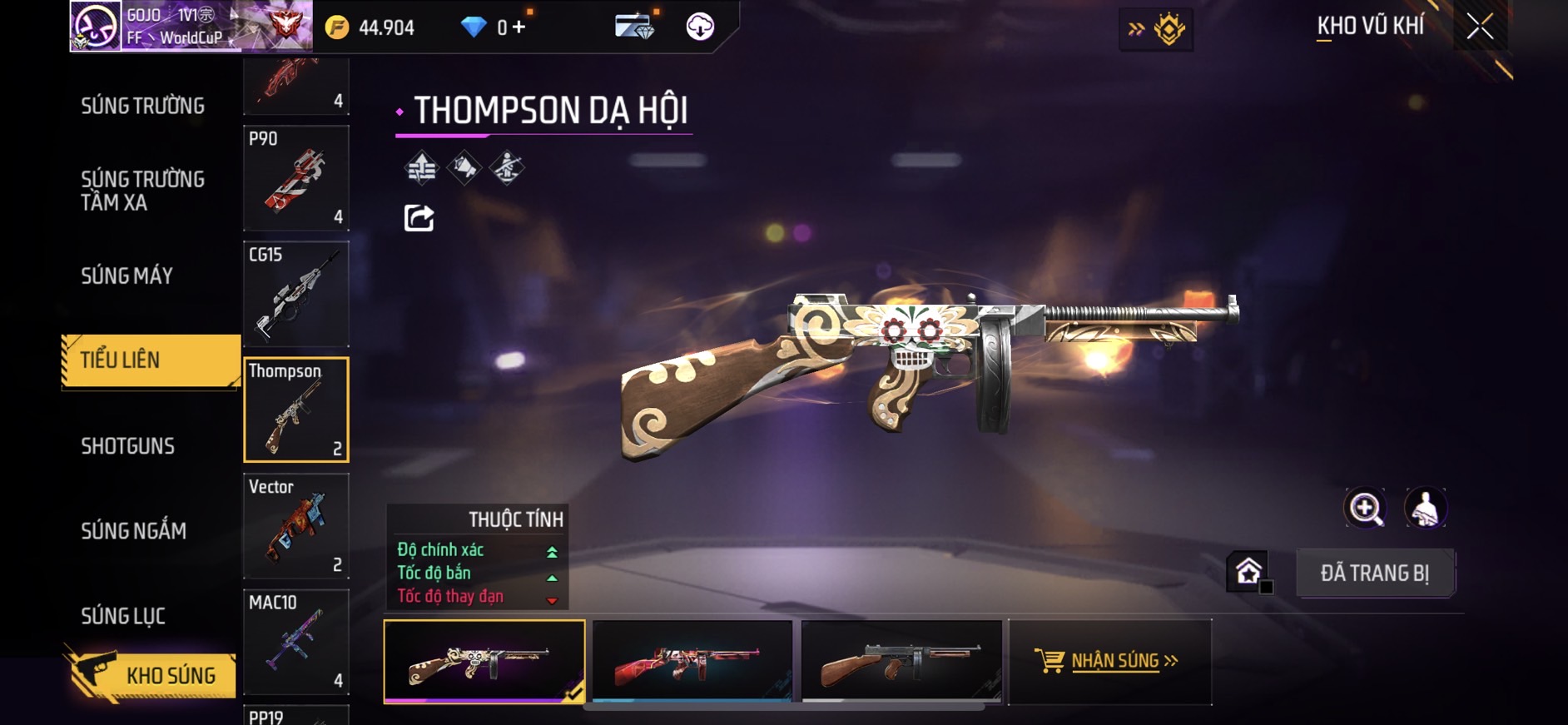Open the character preview icon

(x=1425, y=508)
